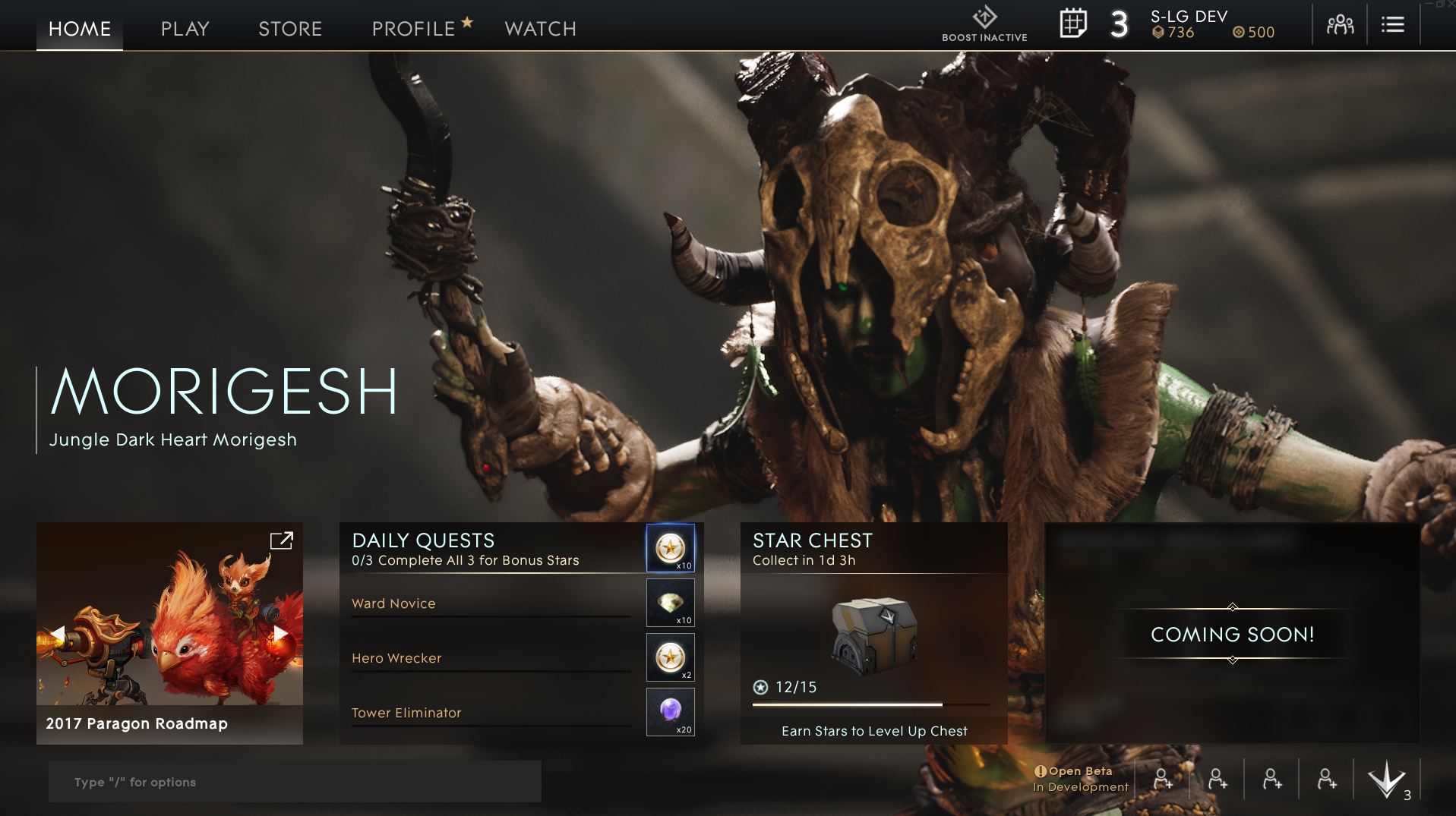The width and height of the screenshot is (1456, 816).
Task: Open the STORE tab
Action: click(x=290, y=29)
